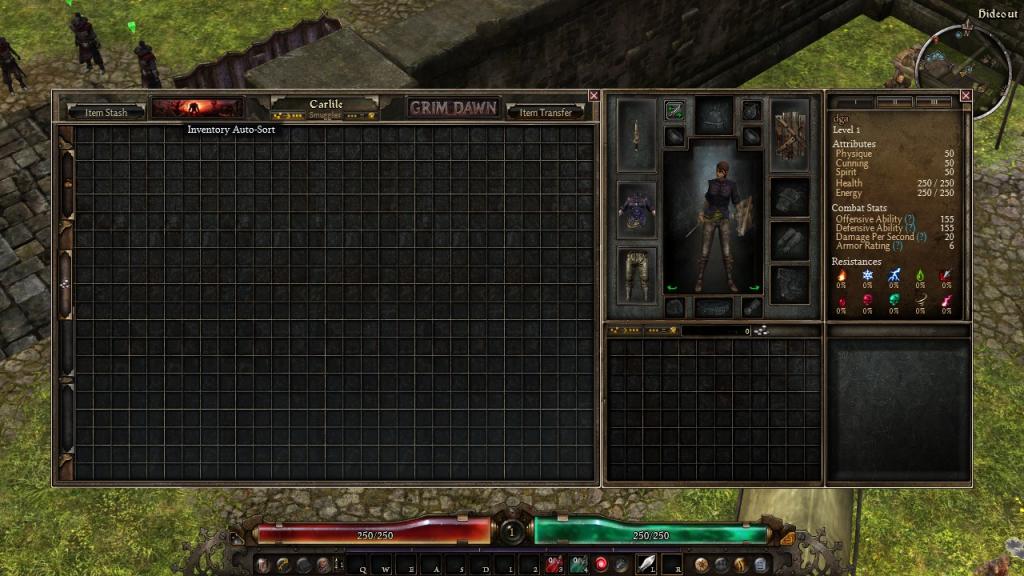Switch to the Item Transfer tab
Image resolution: width=1024 pixels, height=576 pixels.
(546, 112)
